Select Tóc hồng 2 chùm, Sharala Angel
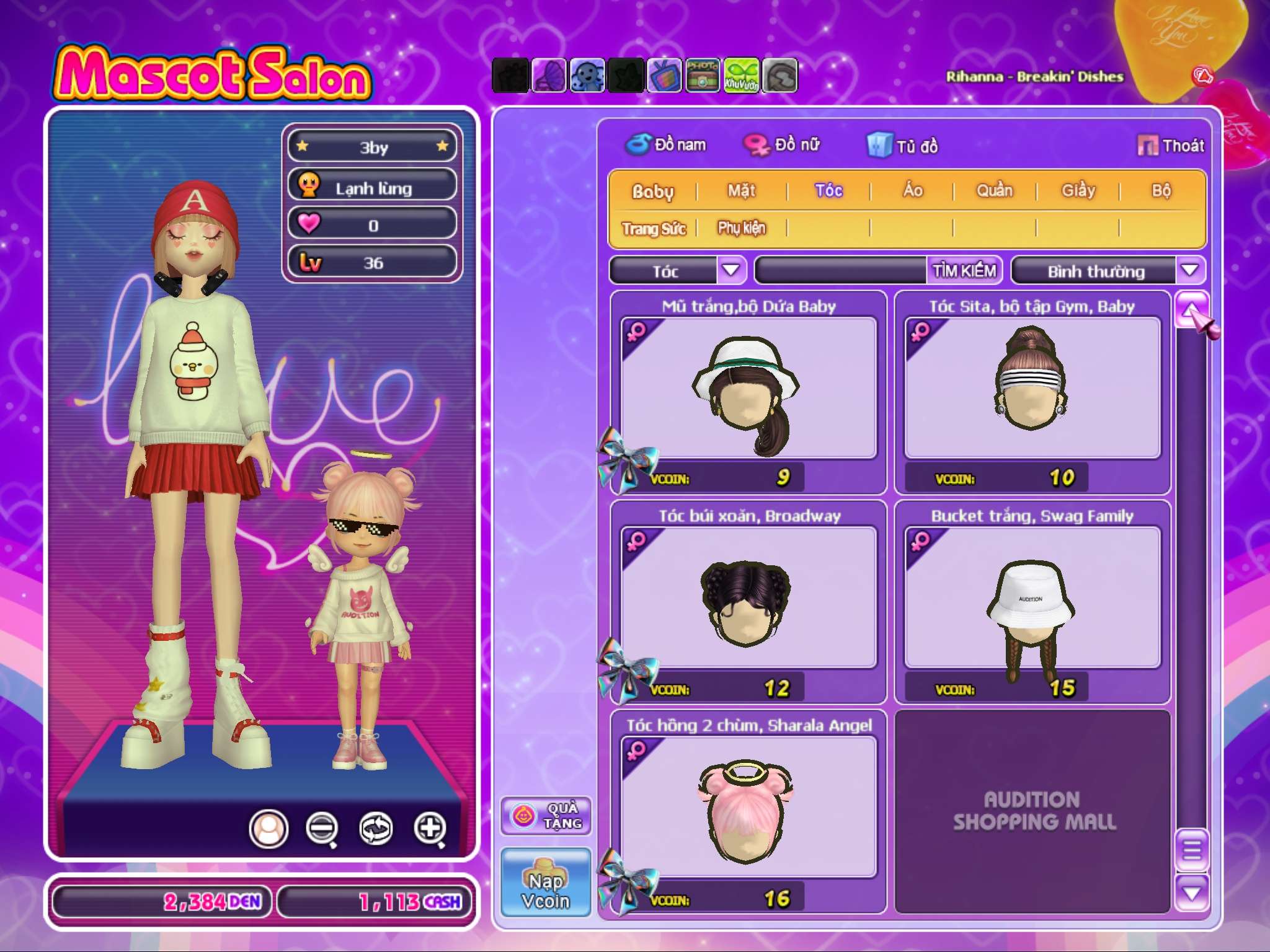 (x=748, y=808)
